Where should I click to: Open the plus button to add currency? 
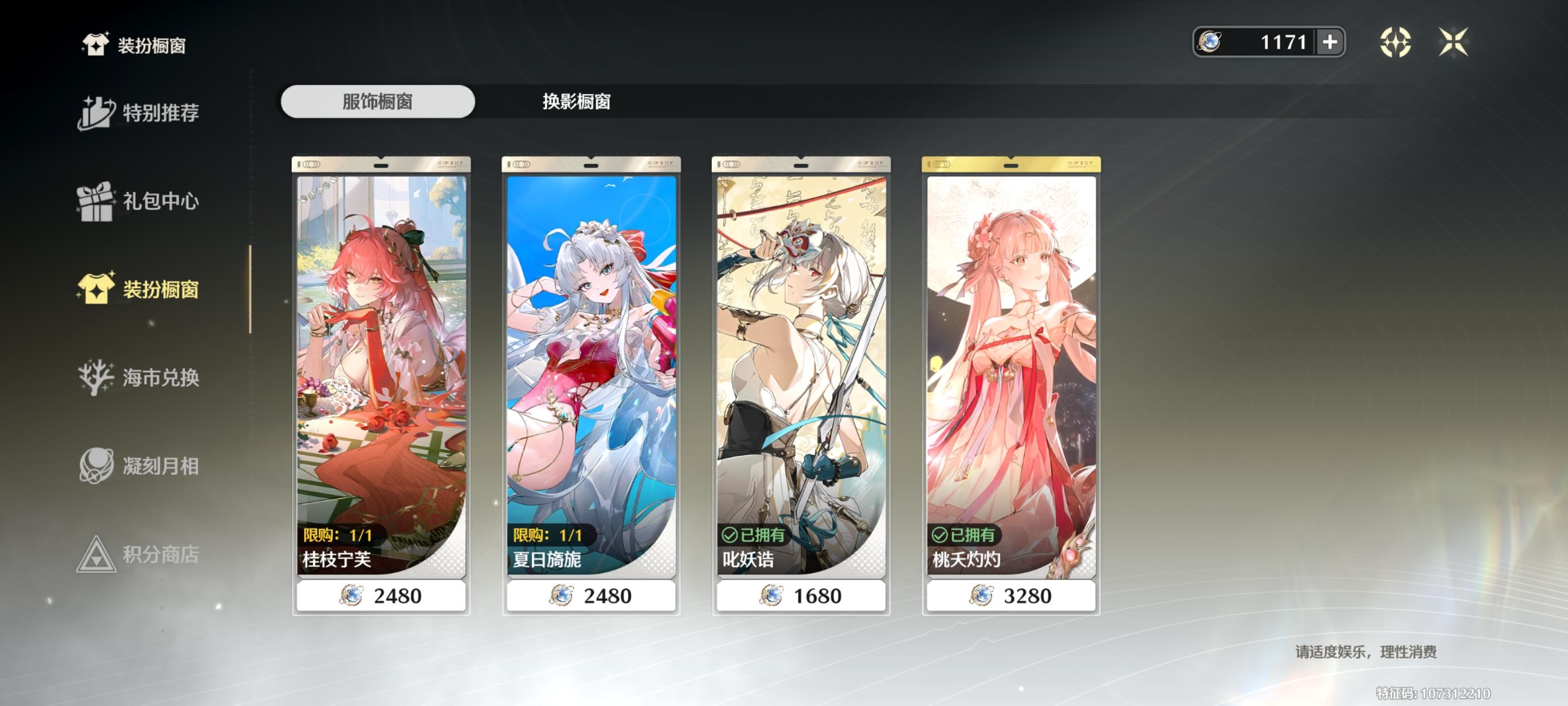(x=1329, y=43)
